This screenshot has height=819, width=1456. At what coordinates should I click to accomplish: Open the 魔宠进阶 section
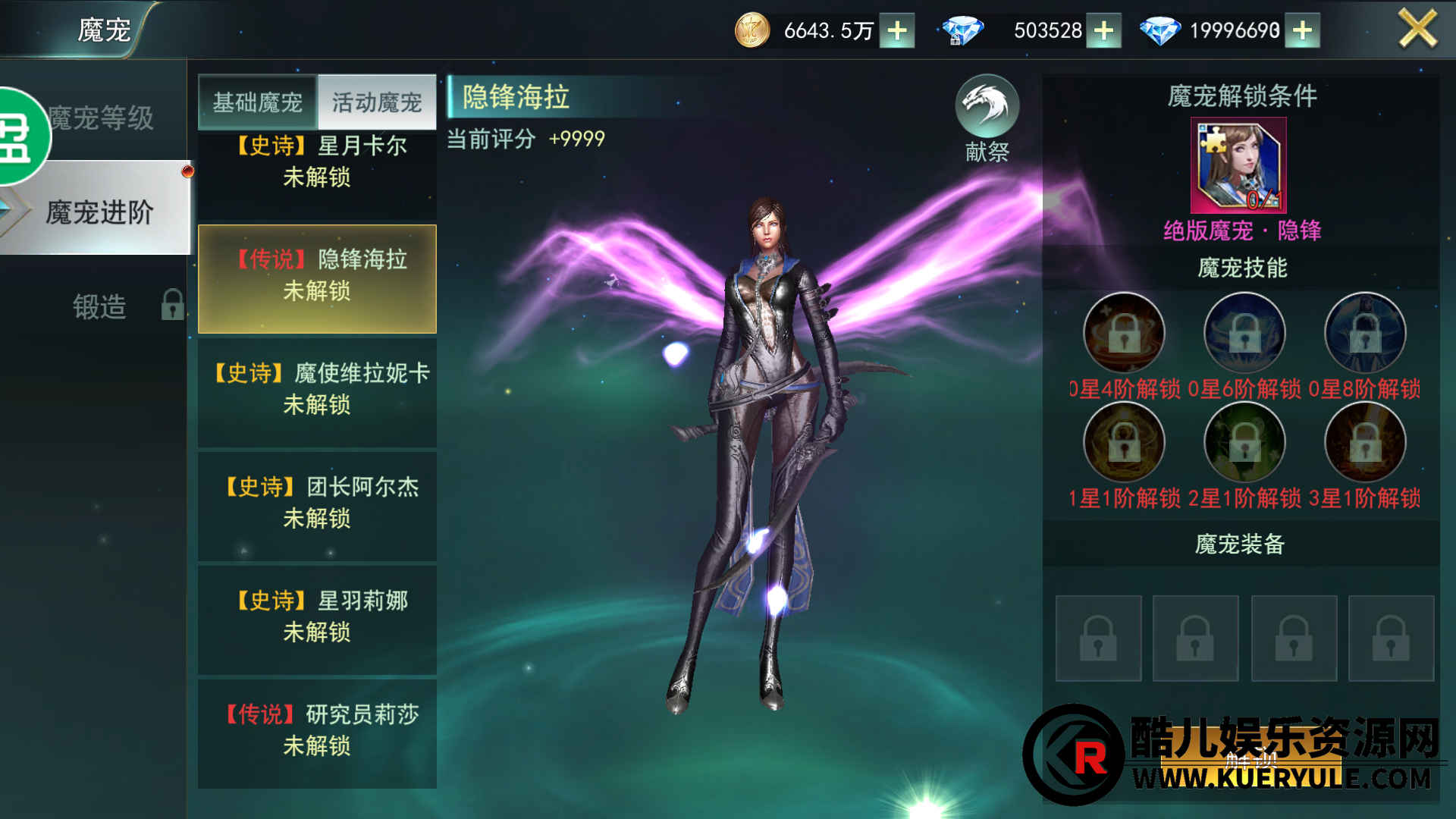coord(99,212)
